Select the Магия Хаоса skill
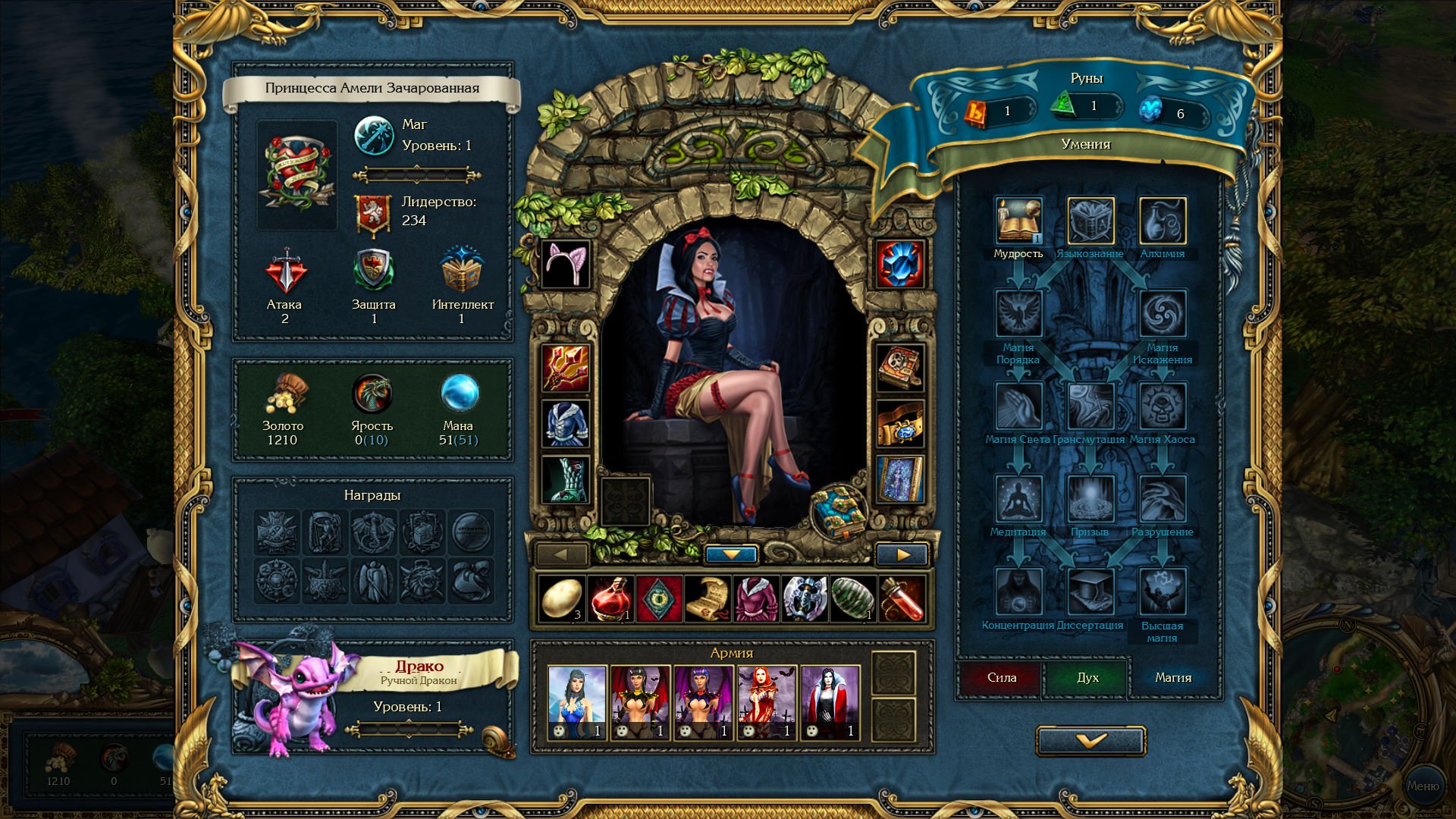The image size is (1456, 819). pyautogui.click(x=1163, y=406)
